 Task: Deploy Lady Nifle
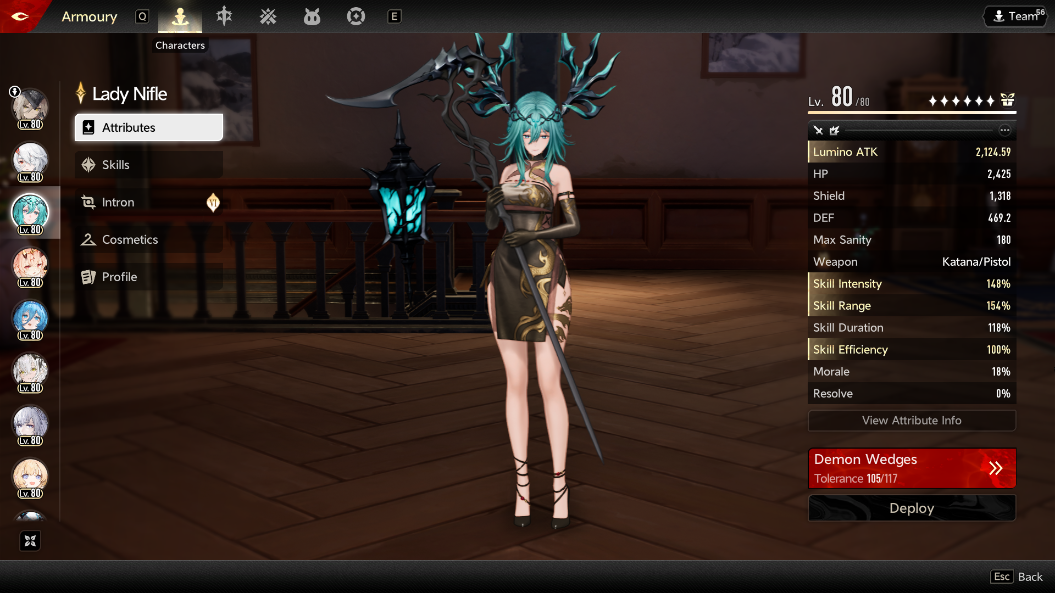click(911, 508)
